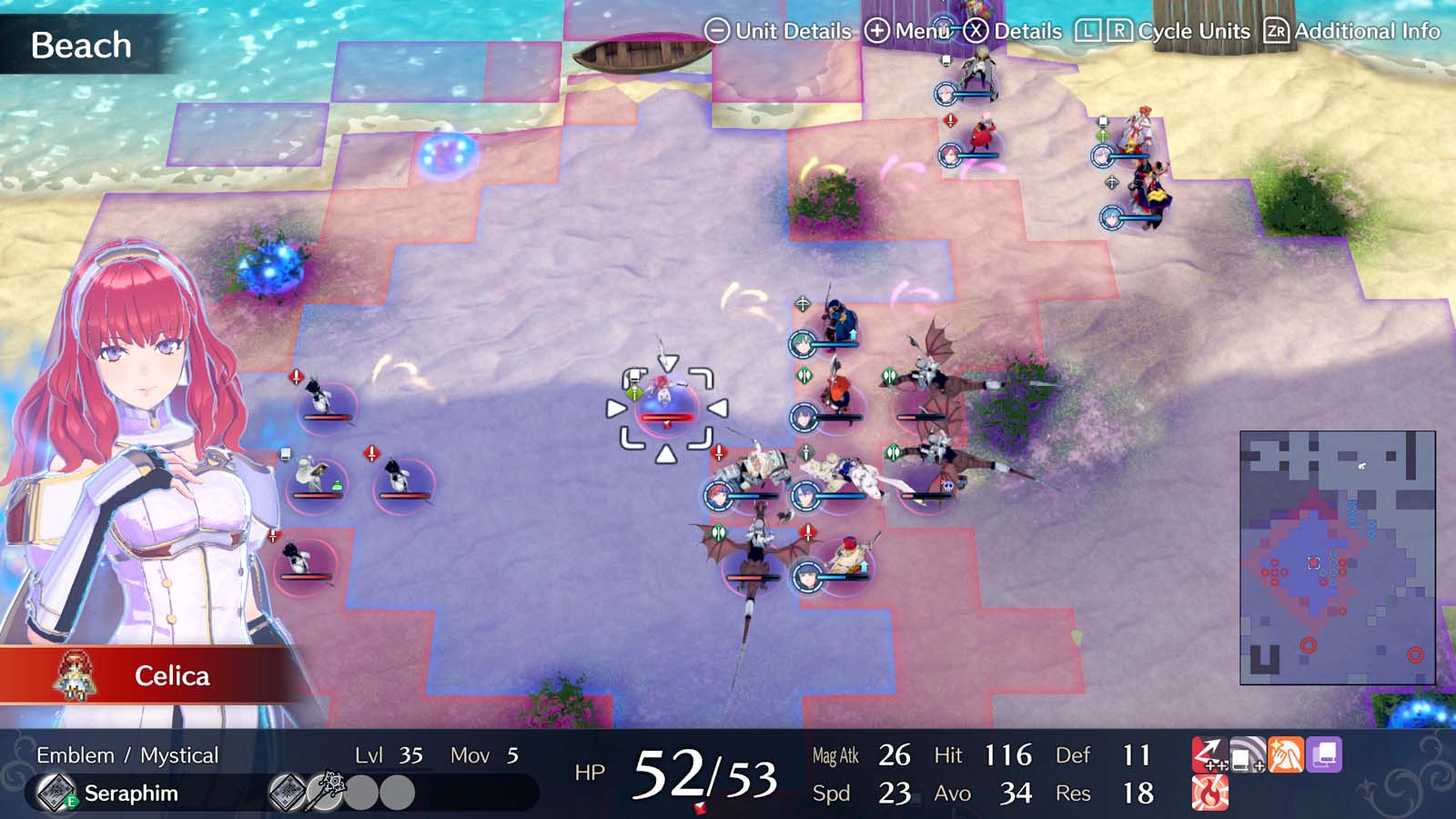Click the orange hand-and-fork skill icon
Image resolution: width=1456 pixels, height=819 pixels.
1286,753
